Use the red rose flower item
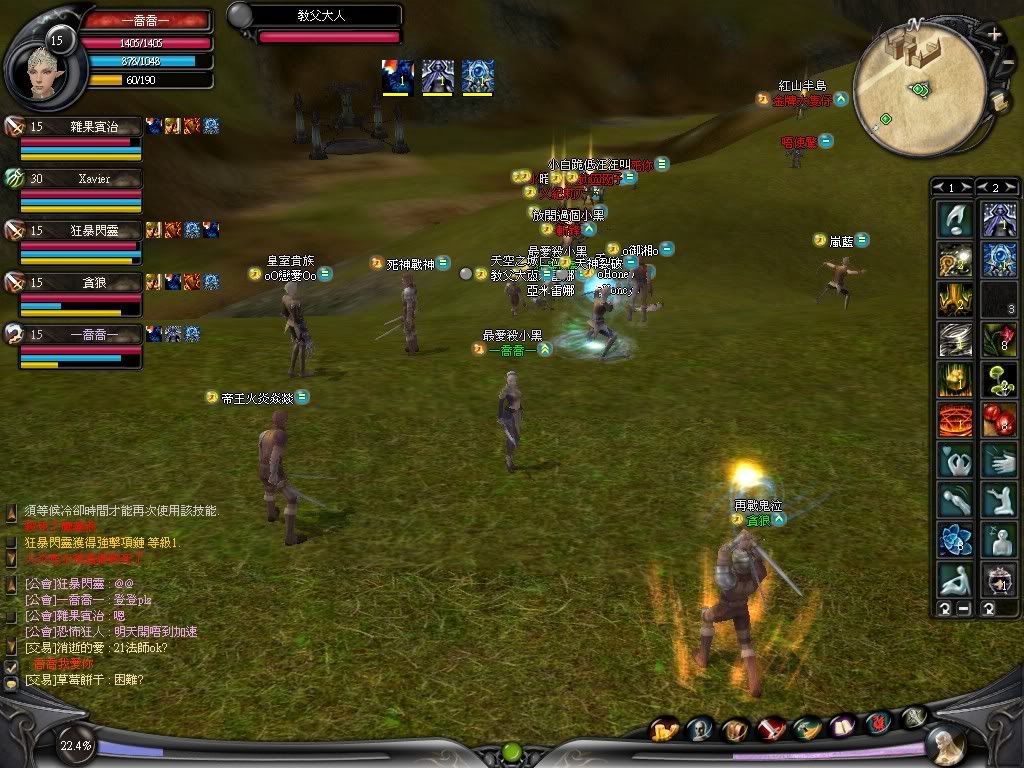Image resolution: width=1024 pixels, height=768 pixels. tap(998, 339)
